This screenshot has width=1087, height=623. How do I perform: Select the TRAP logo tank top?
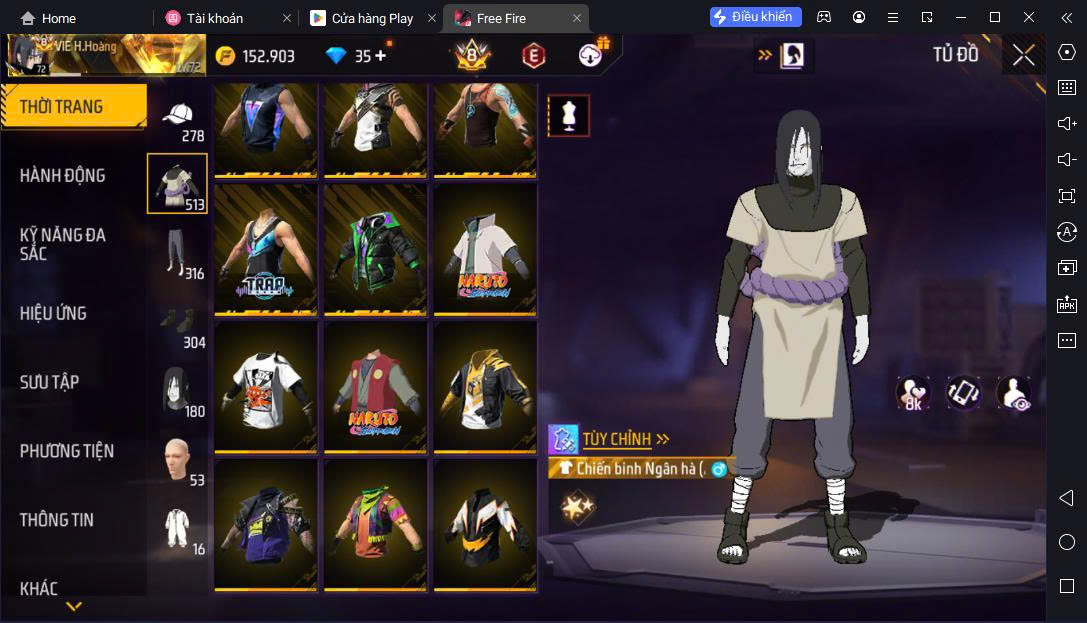coord(265,249)
